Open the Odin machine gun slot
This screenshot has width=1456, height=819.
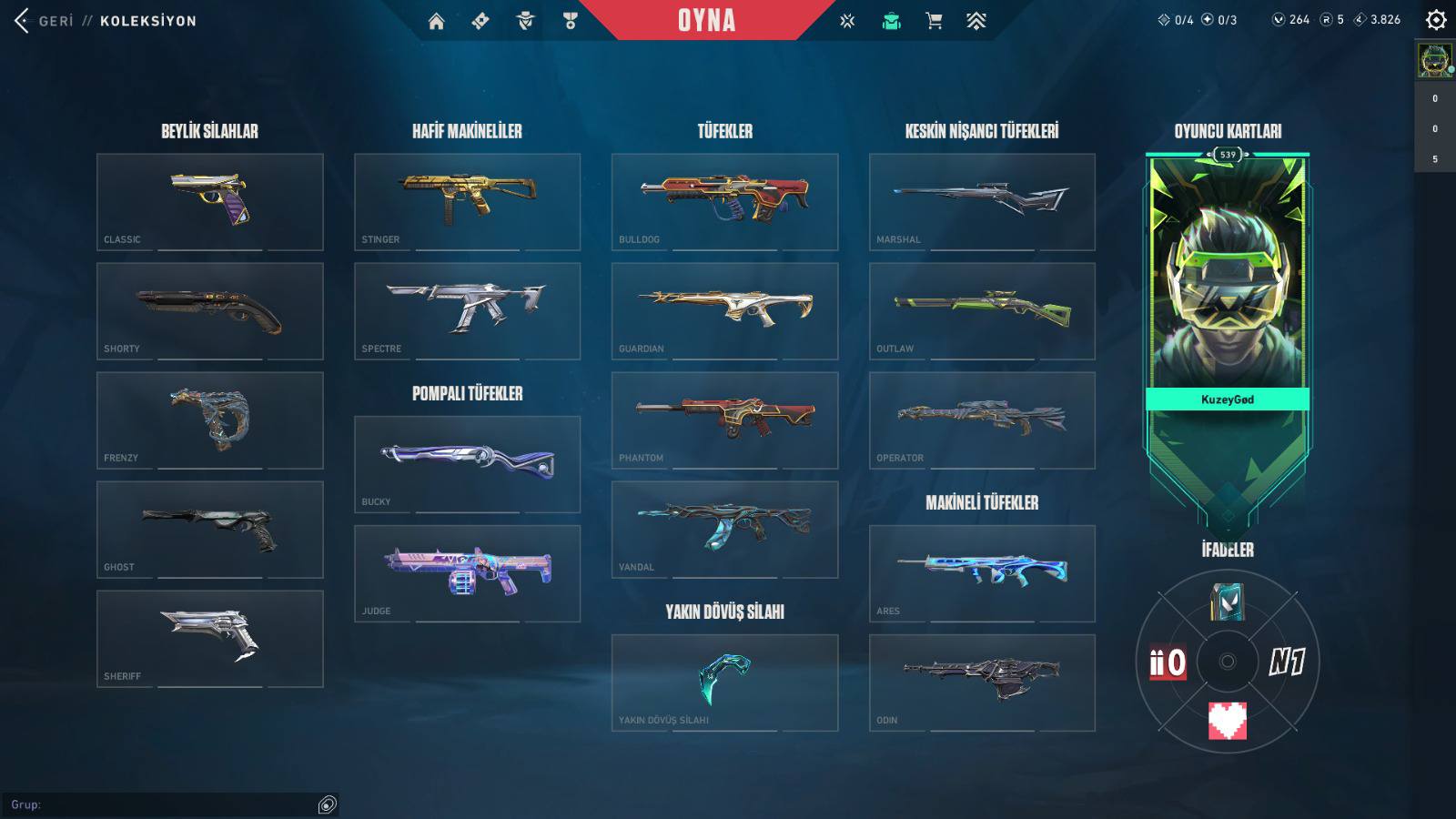982,682
